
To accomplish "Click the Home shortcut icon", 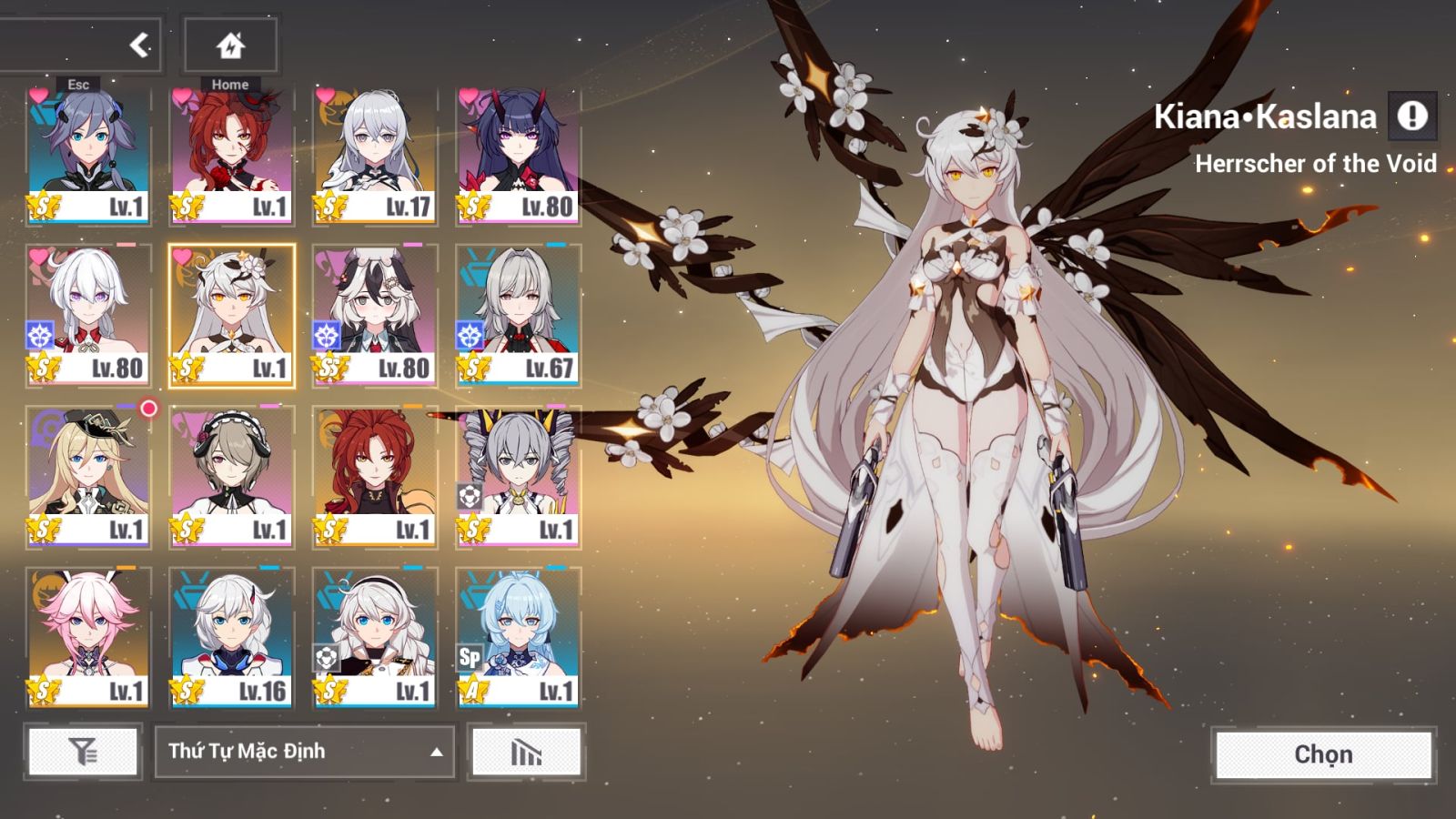I will click(x=230, y=44).
